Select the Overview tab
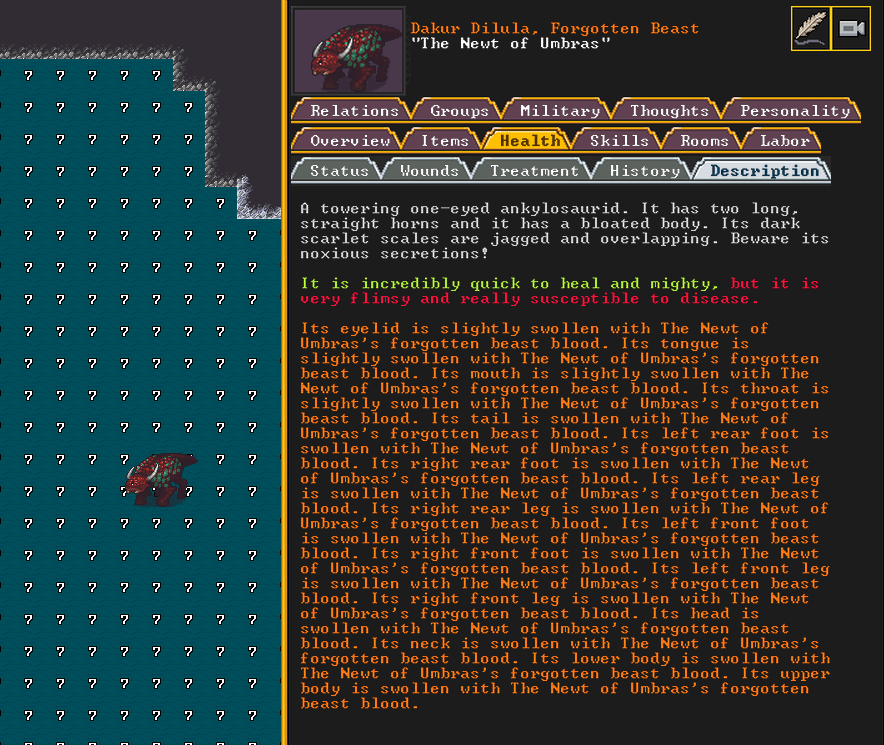The height and width of the screenshot is (745, 884). coord(349,141)
